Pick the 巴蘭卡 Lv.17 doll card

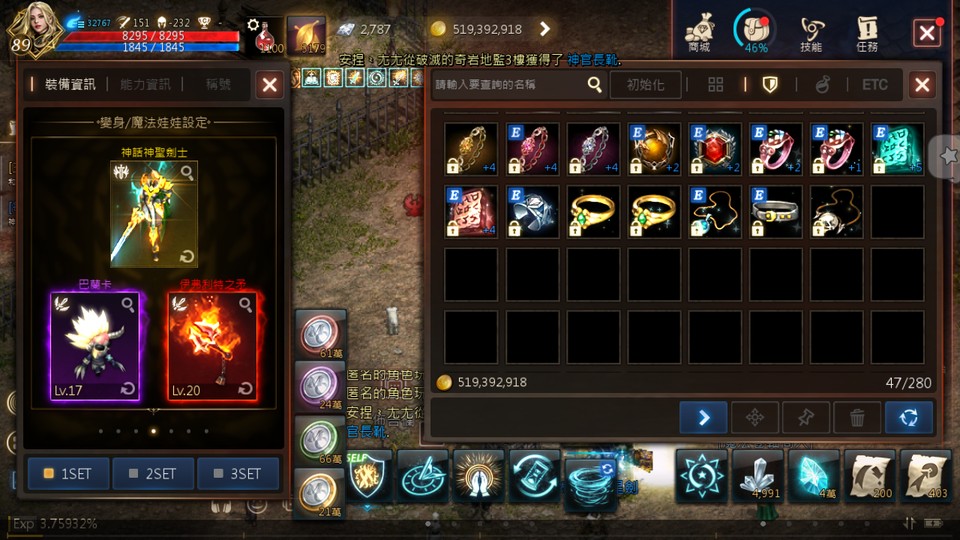[91, 346]
